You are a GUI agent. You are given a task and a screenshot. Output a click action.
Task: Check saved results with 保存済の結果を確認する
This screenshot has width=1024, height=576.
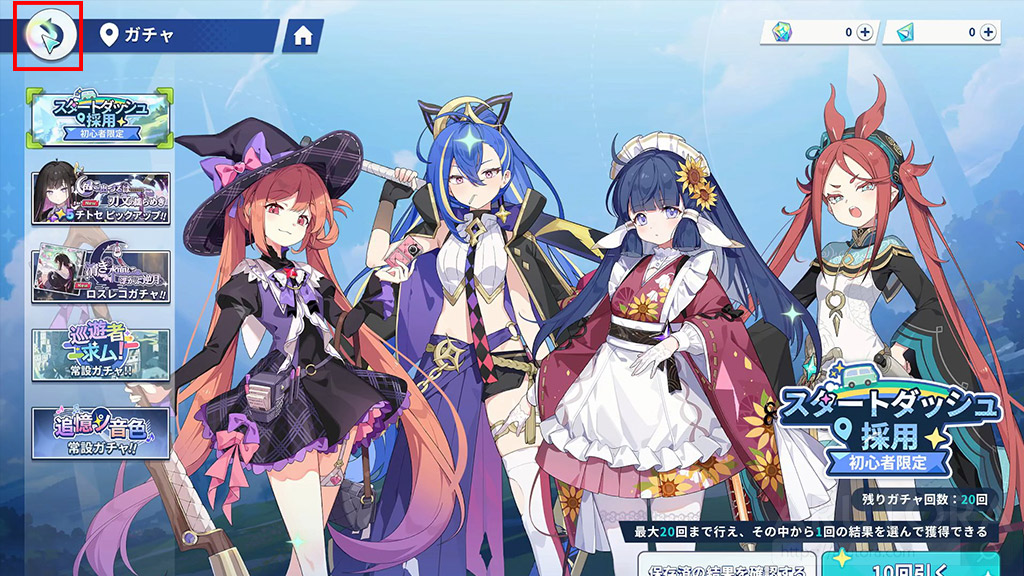(727, 564)
